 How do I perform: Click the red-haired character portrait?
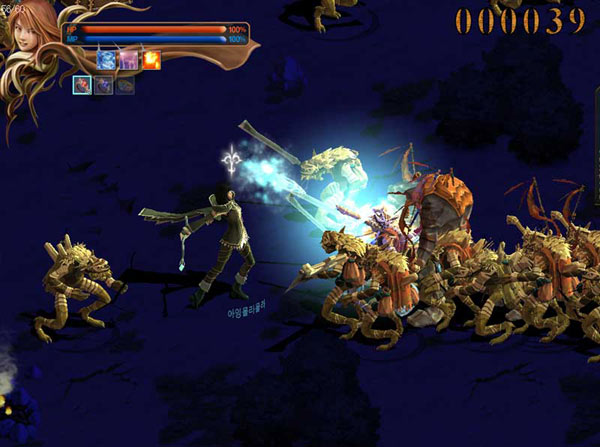pyautogui.click(x=30, y=32)
